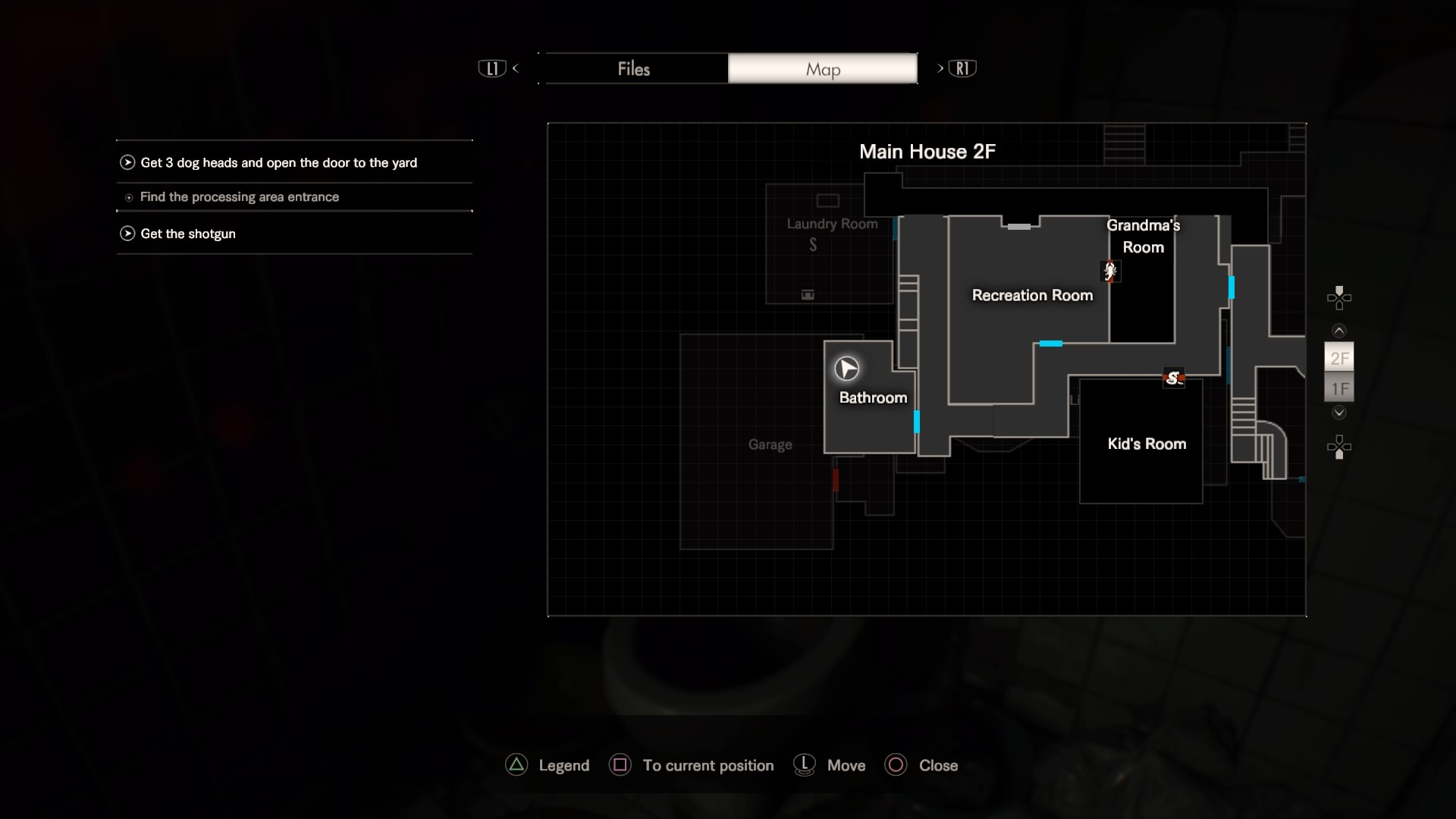Switch map to floor 1F
Image resolution: width=1456 pixels, height=819 pixels.
(1339, 389)
